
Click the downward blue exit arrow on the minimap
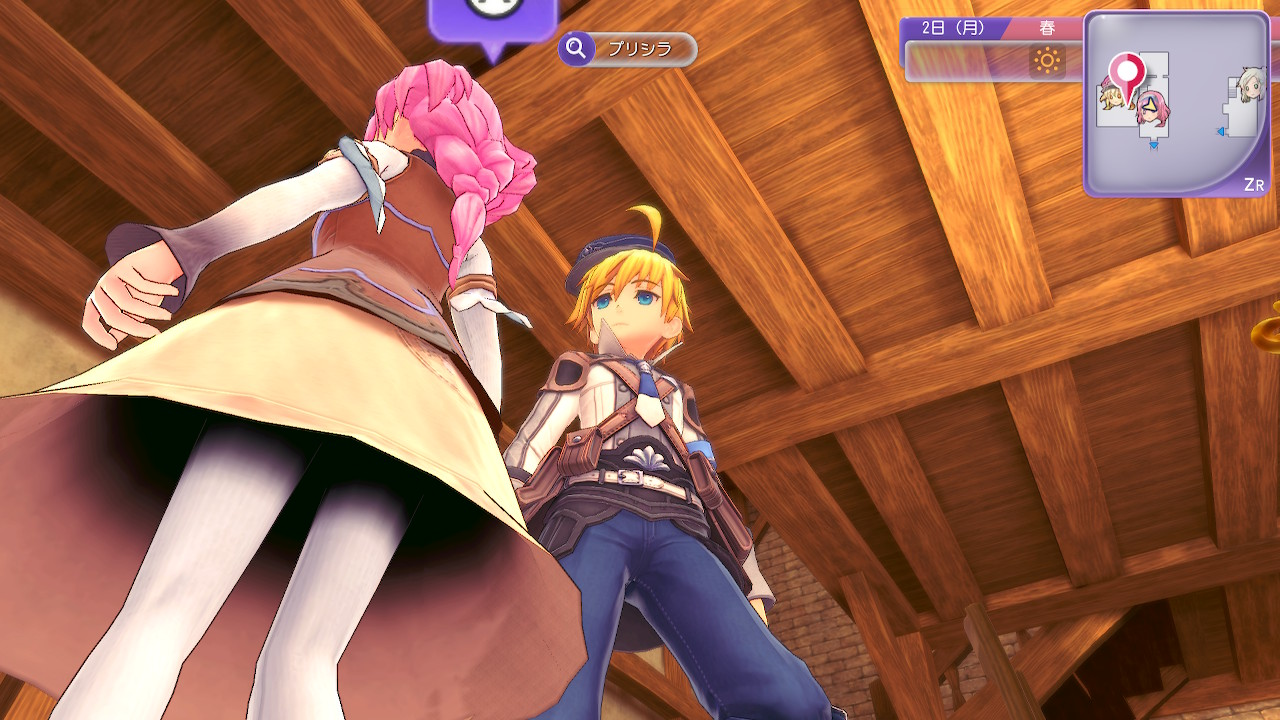(x=1153, y=146)
